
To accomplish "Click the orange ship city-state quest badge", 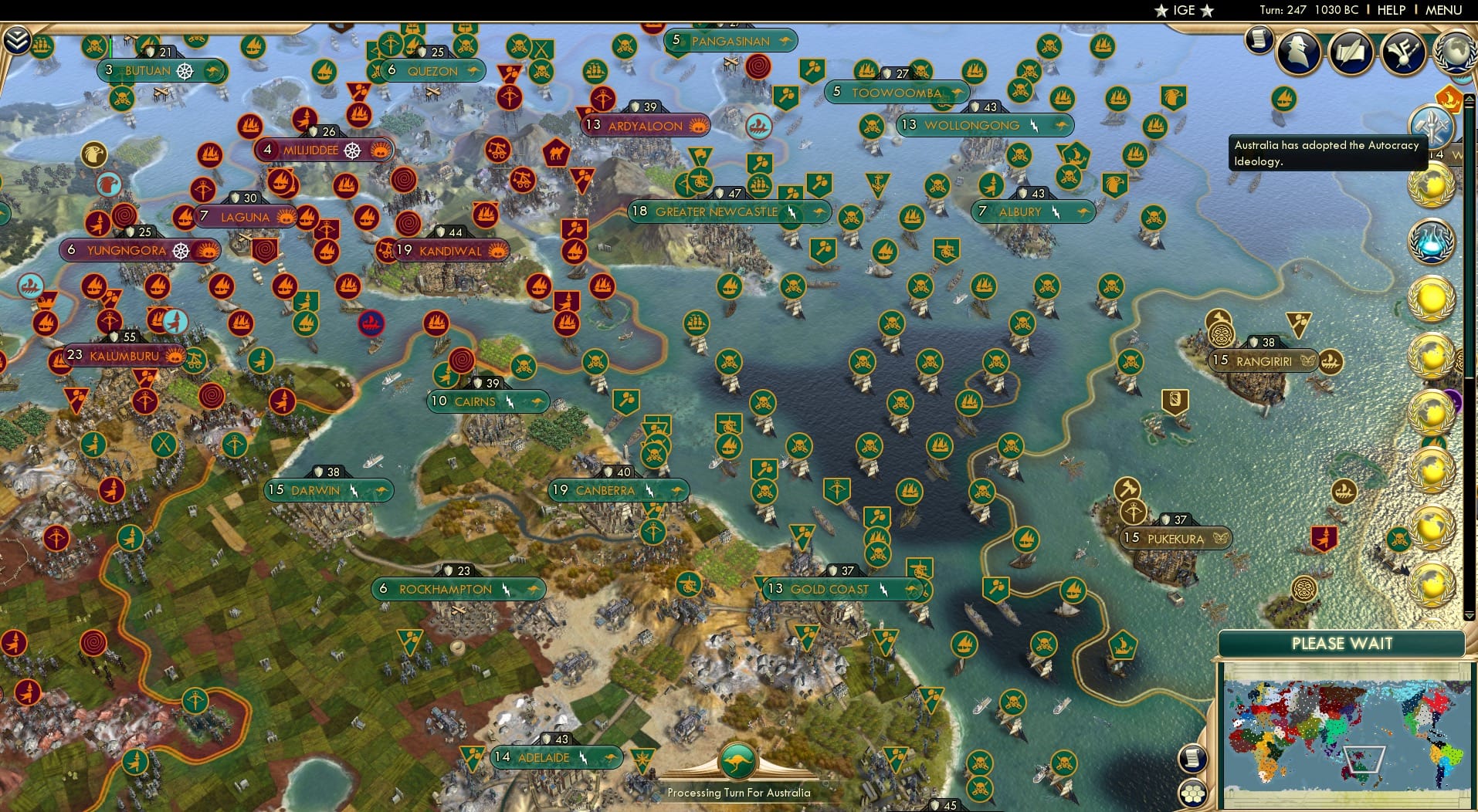I will [x=1449, y=100].
